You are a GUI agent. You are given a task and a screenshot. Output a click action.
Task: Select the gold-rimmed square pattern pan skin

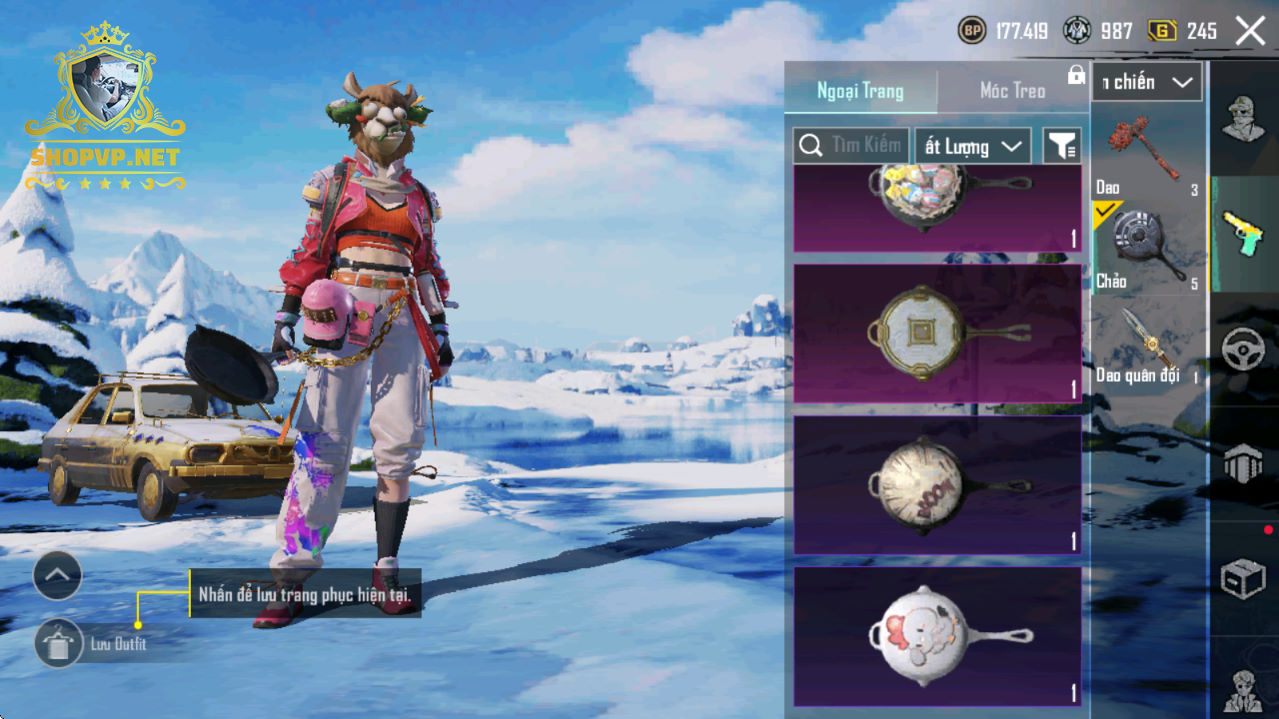point(937,333)
